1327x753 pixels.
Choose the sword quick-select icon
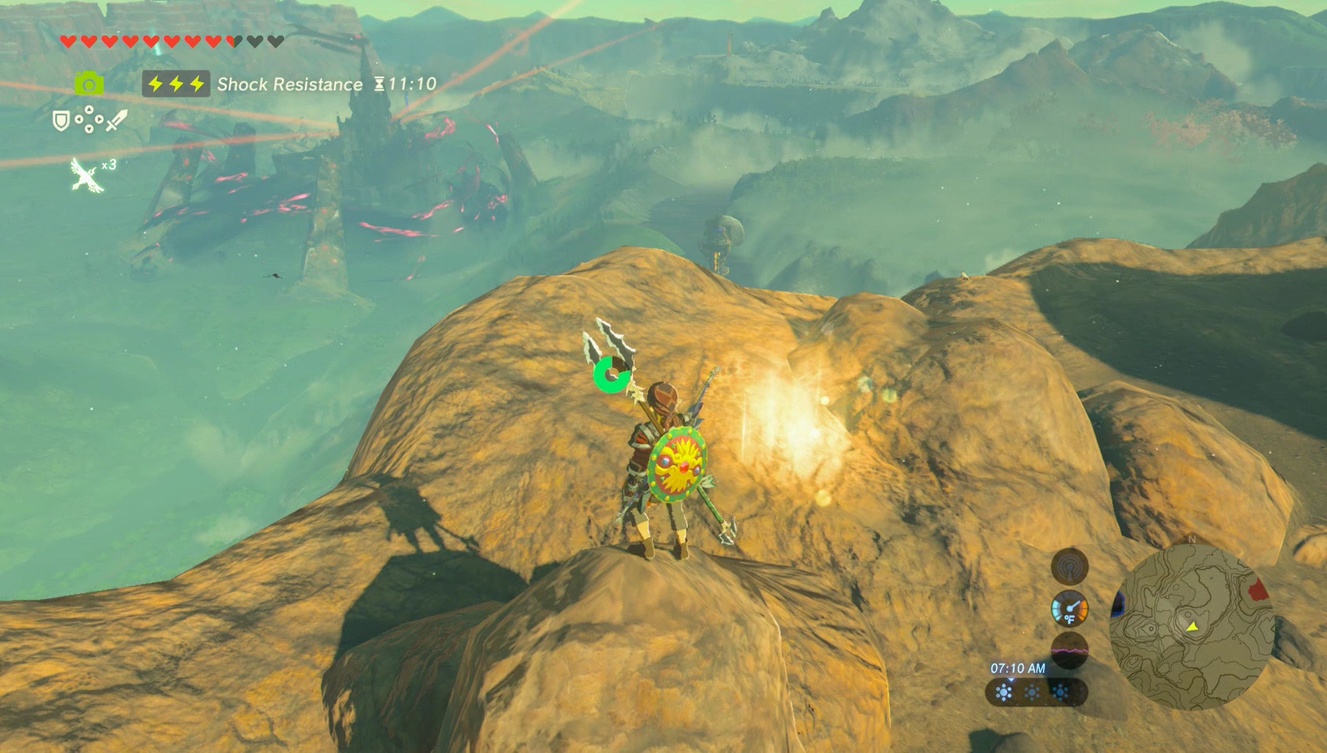click(x=116, y=121)
